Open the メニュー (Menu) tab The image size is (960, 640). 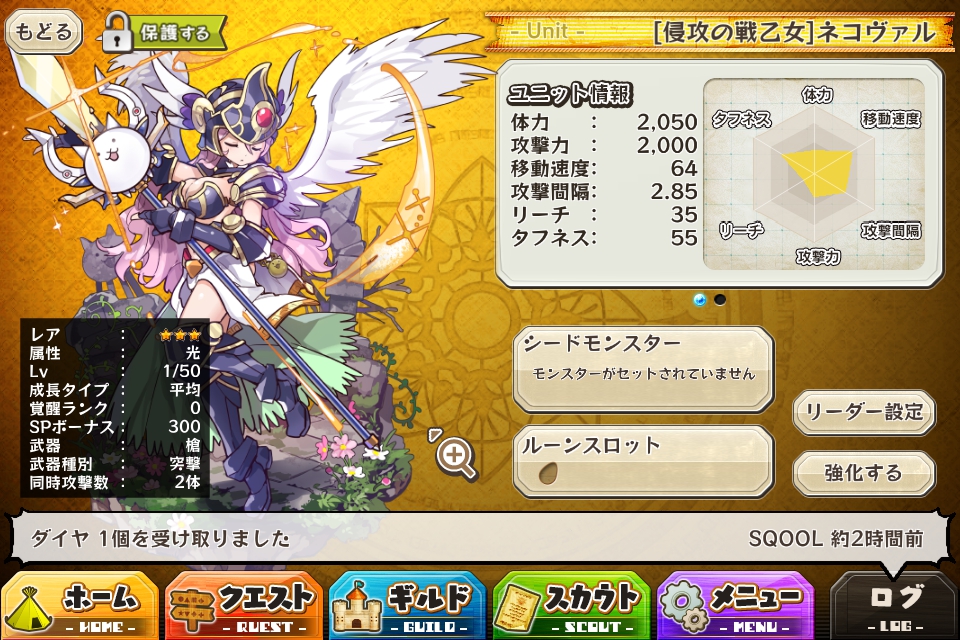coord(736,604)
